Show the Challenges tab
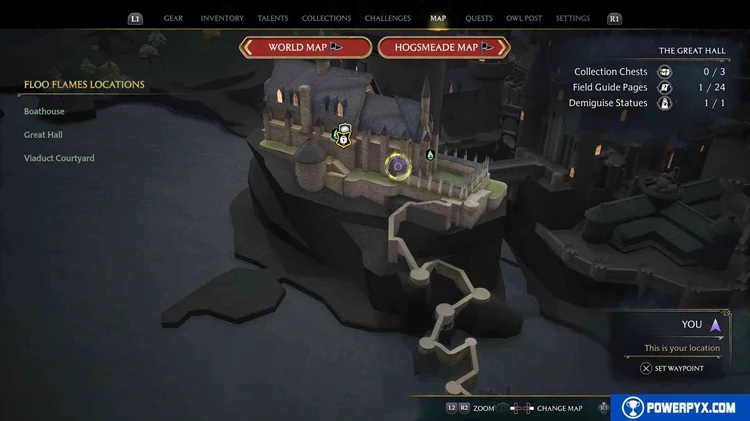This screenshot has width=750, height=421. tap(387, 18)
